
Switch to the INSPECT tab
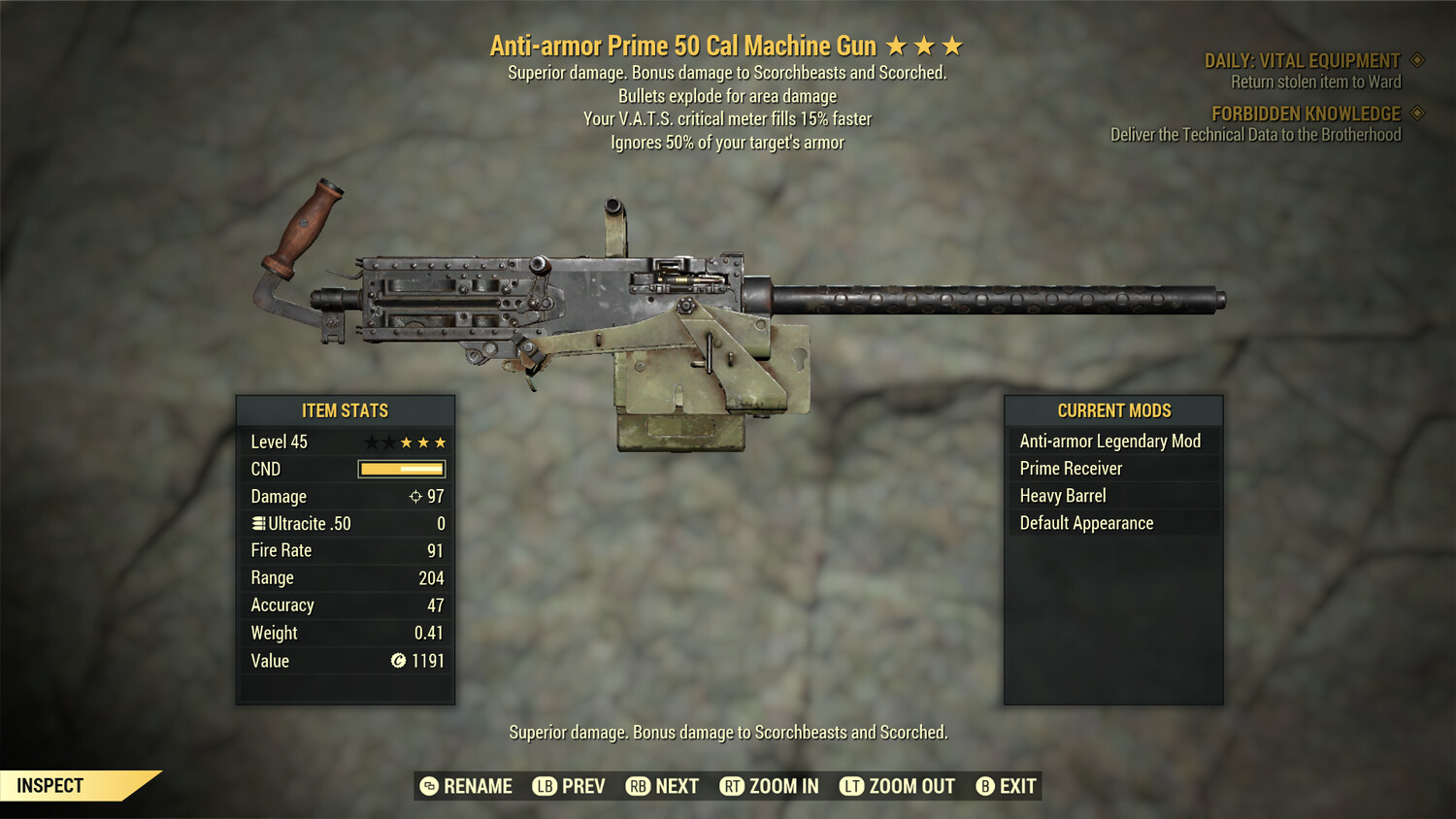coord(49,785)
